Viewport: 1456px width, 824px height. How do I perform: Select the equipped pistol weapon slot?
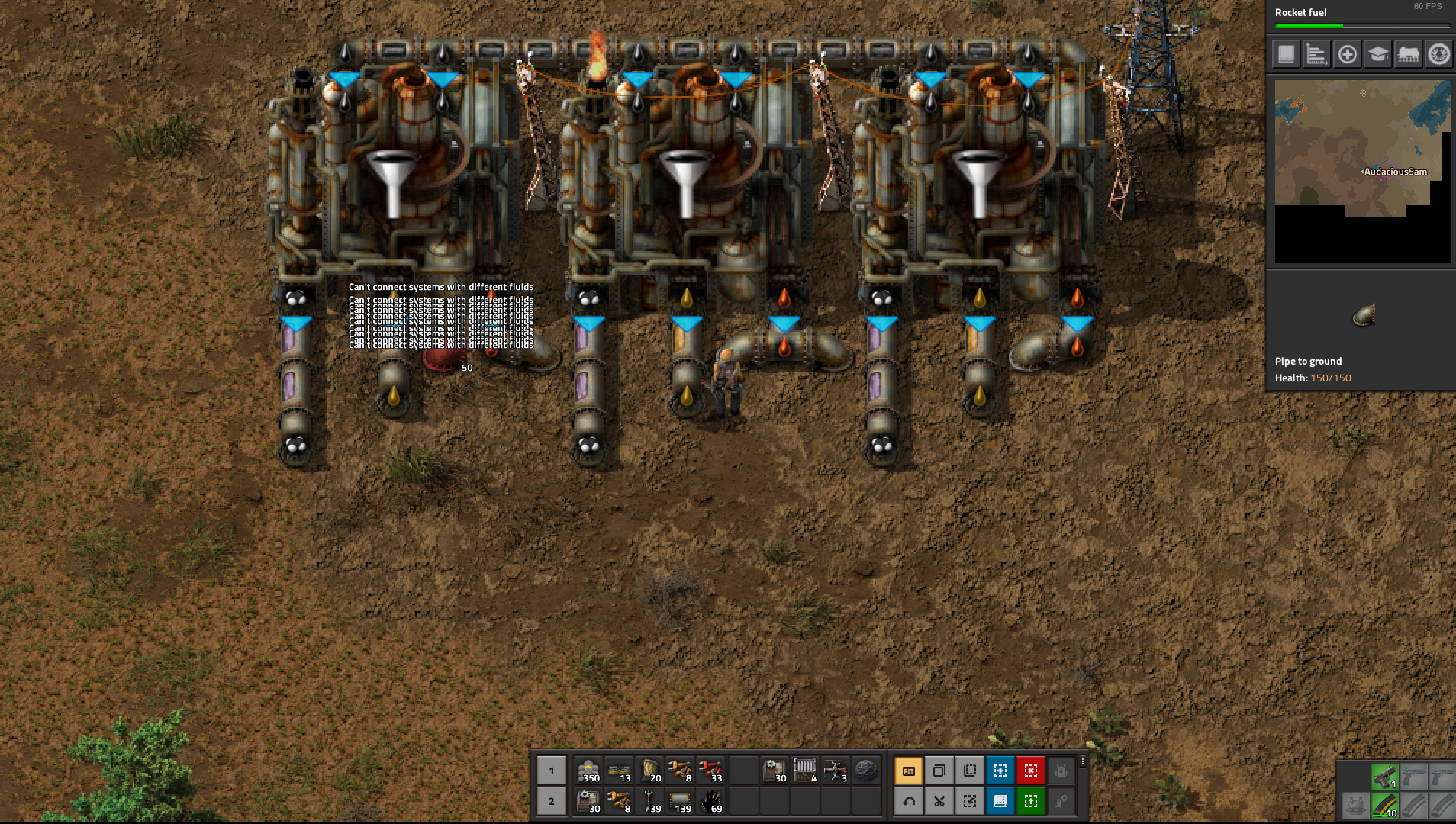click(1384, 777)
